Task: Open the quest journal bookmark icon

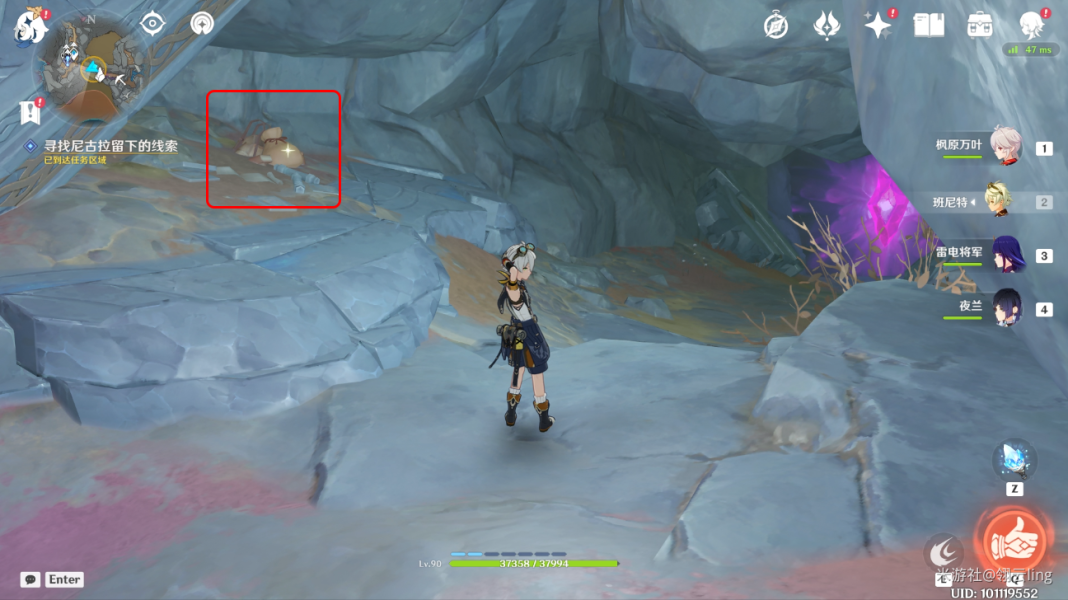Action: point(29,113)
